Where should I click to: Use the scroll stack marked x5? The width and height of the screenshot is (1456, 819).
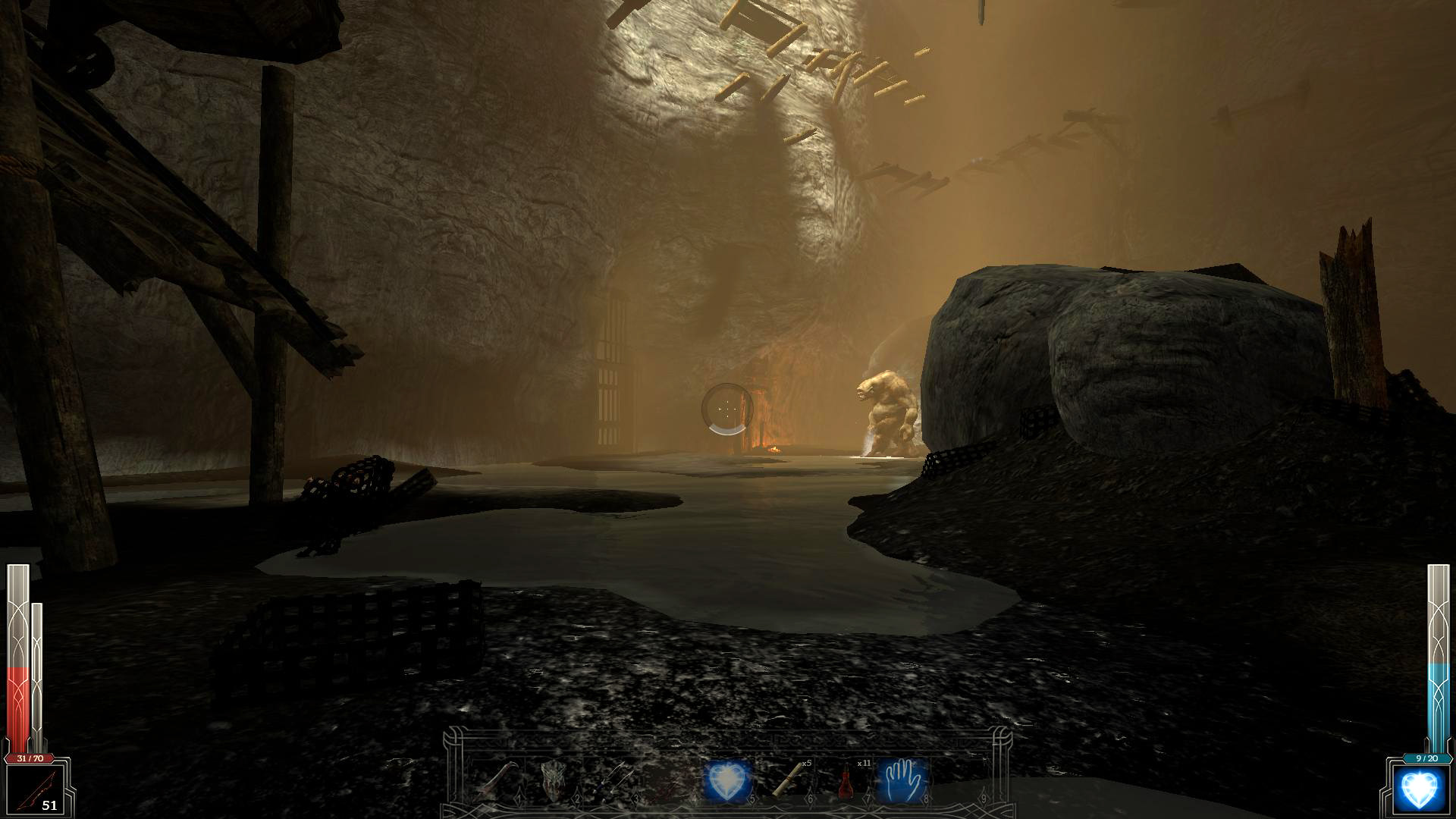[787, 781]
